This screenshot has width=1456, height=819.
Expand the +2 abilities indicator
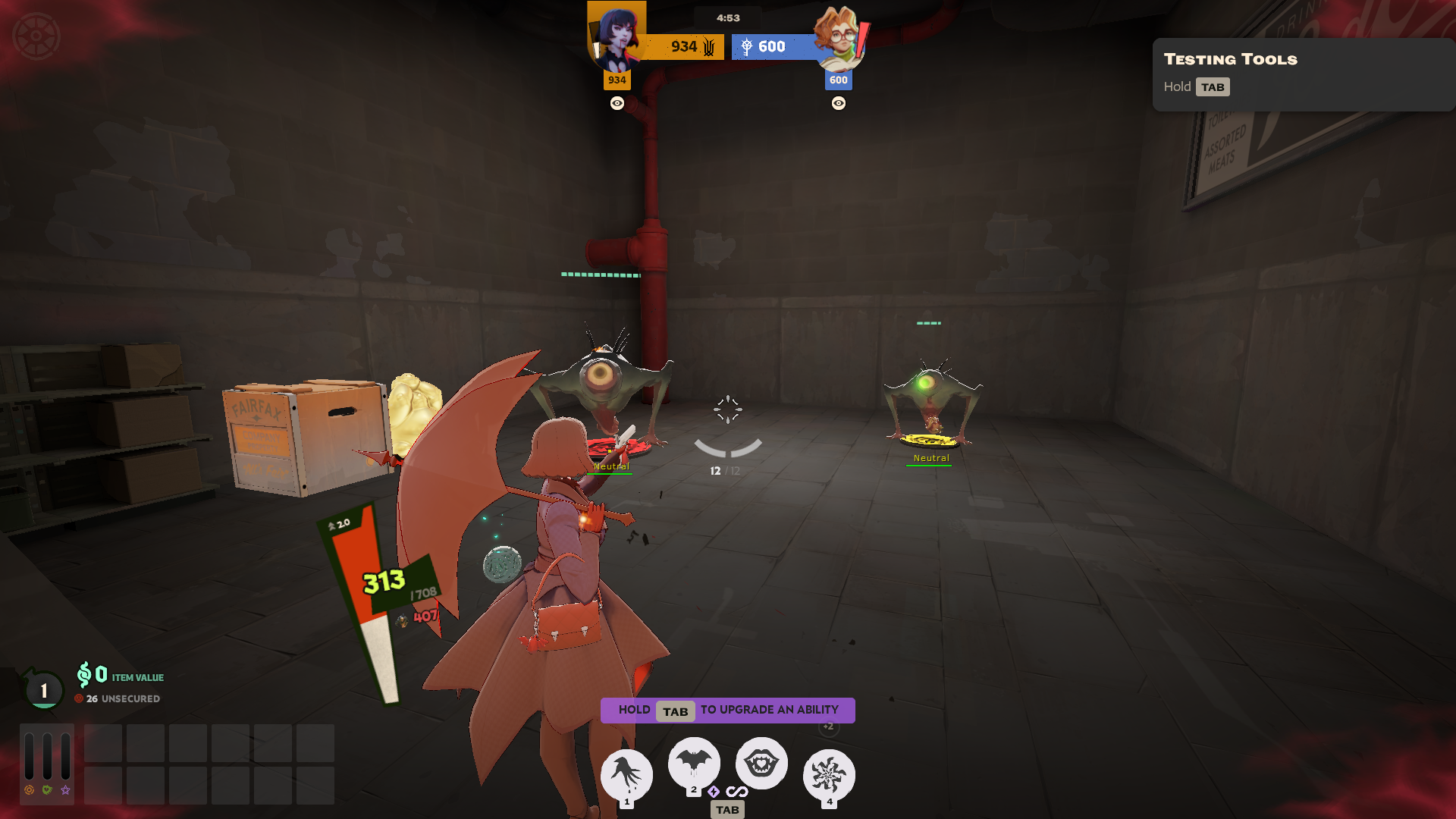pos(827,726)
